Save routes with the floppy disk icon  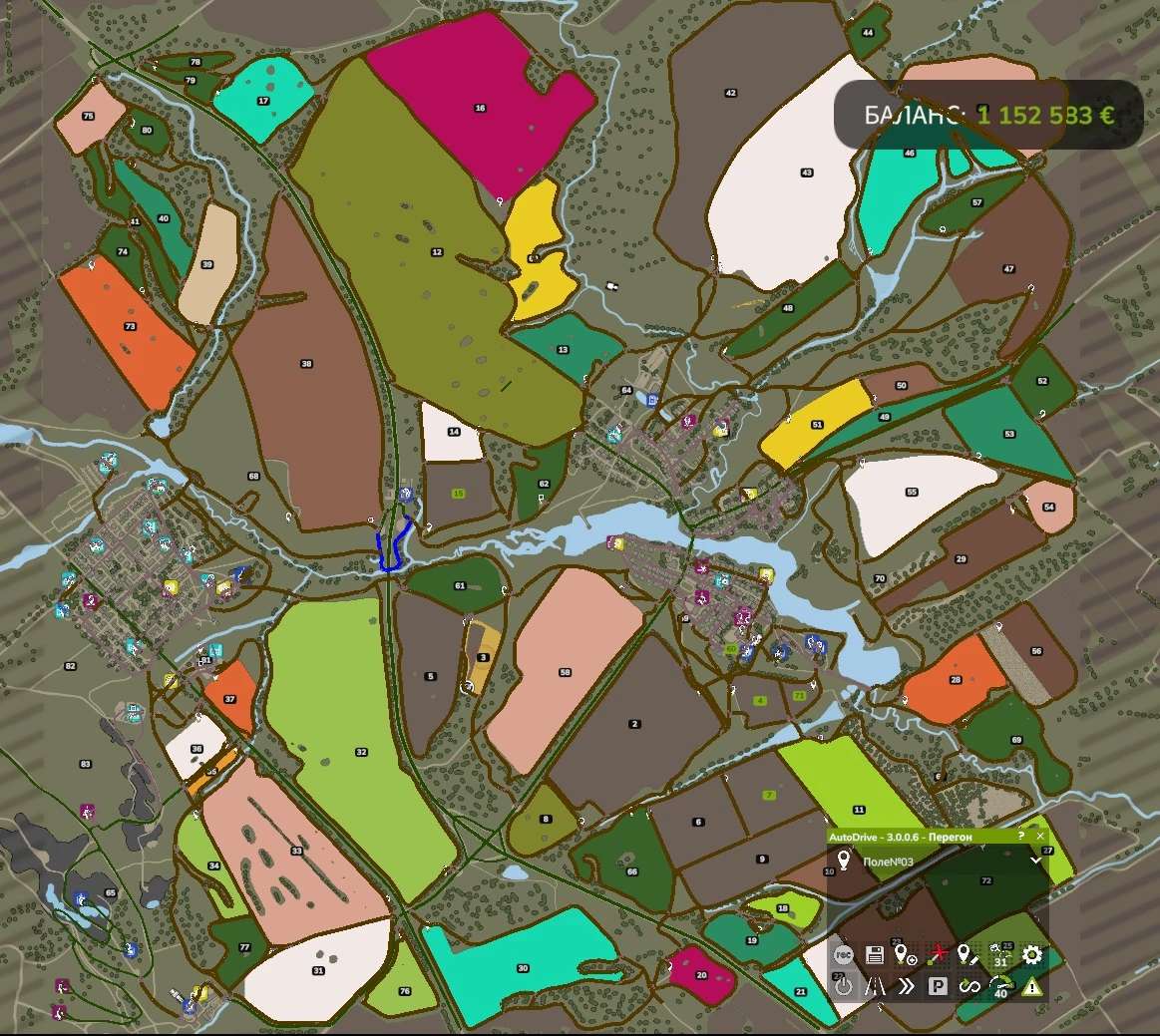(x=875, y=955)
